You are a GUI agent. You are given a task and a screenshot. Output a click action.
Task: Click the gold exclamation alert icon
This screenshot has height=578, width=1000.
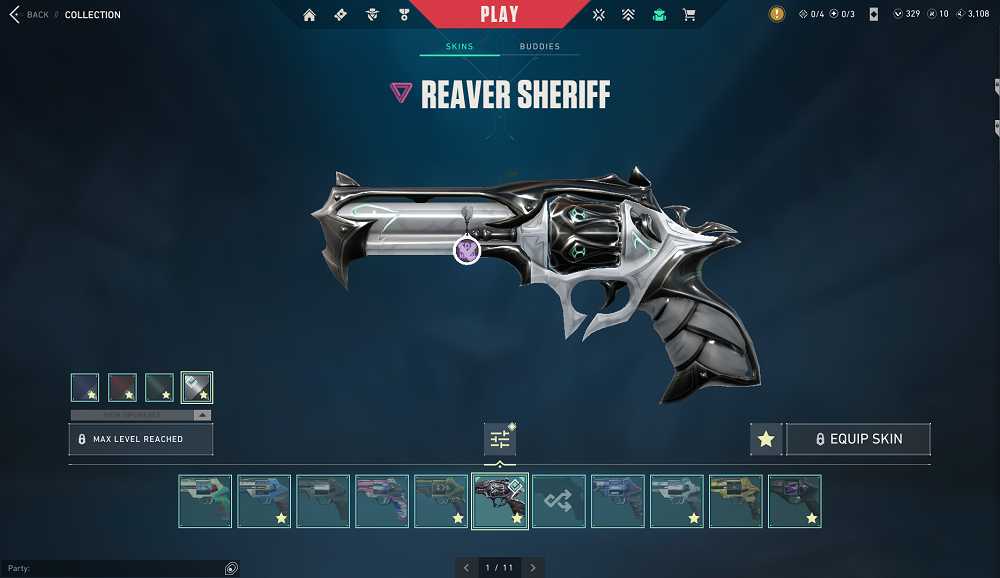pyautogui.click(x=777, y=15)
